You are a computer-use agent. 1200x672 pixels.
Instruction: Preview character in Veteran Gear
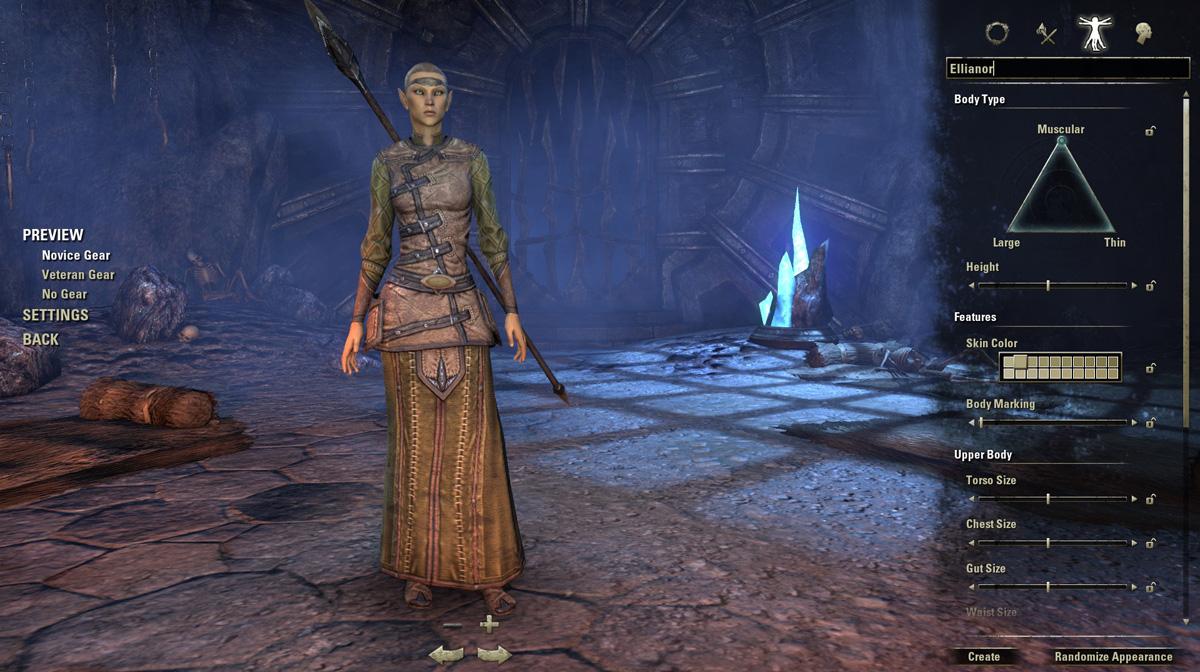(78, 275)
